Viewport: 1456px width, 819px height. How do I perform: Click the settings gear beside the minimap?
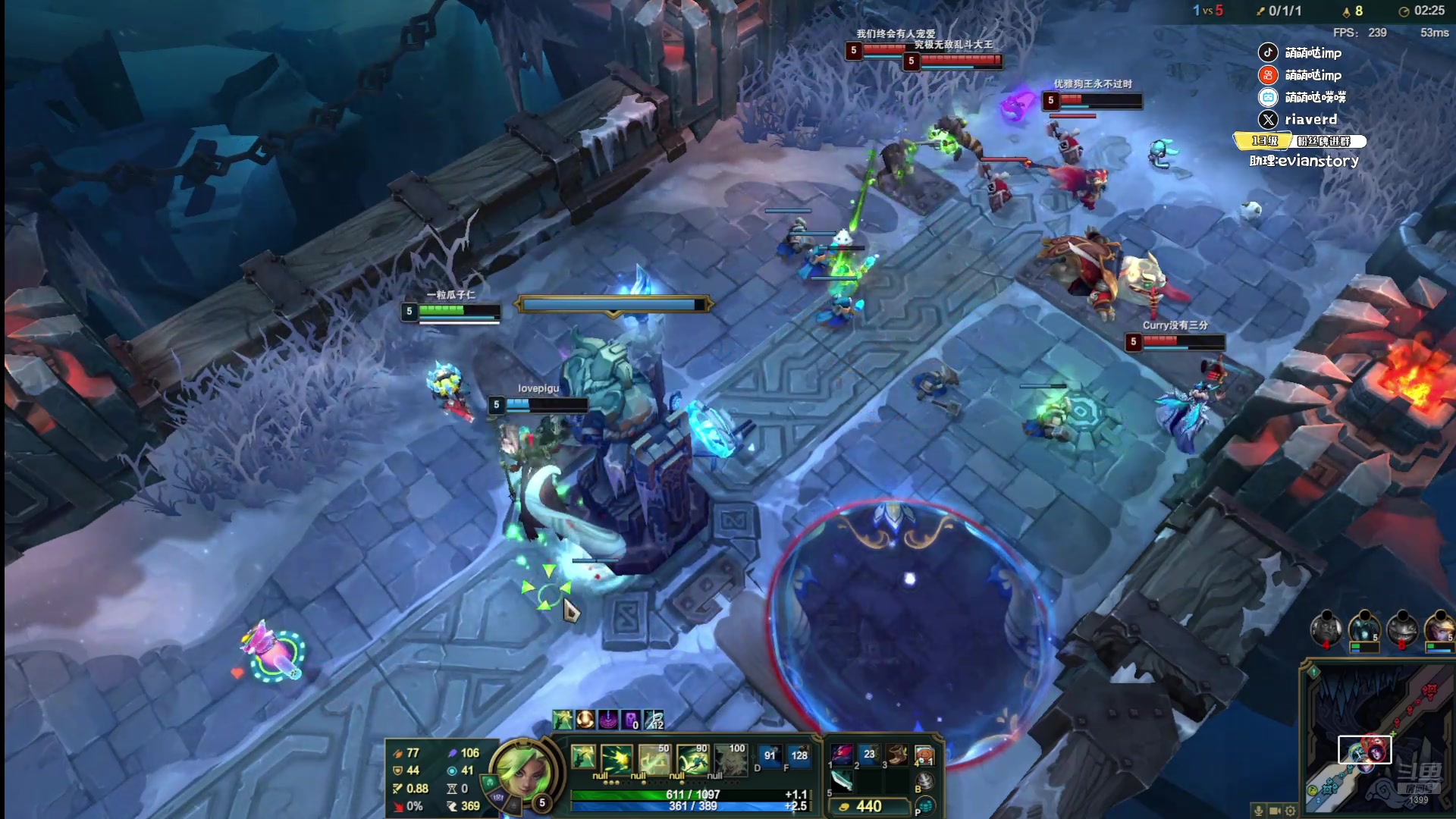pyautogui.click(x=1291, y=811)
